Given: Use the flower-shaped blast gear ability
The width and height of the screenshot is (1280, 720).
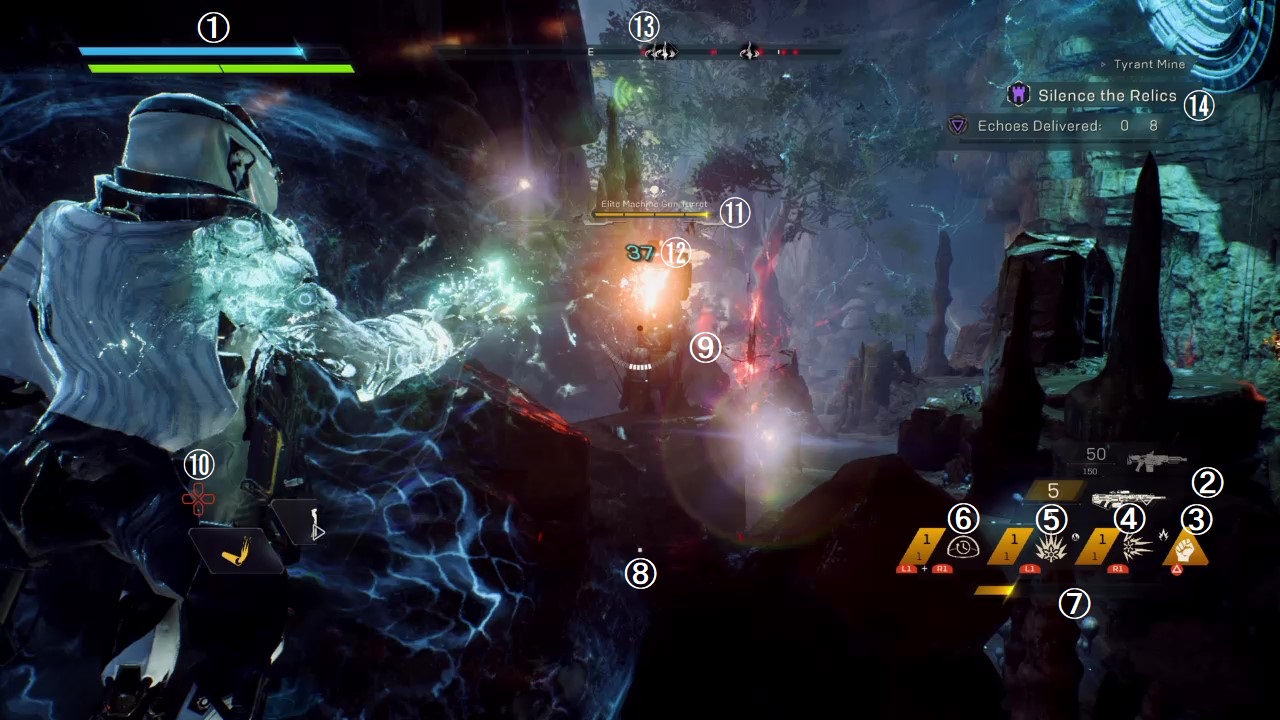Looking at the screenshot, I should click(1049, 548).
